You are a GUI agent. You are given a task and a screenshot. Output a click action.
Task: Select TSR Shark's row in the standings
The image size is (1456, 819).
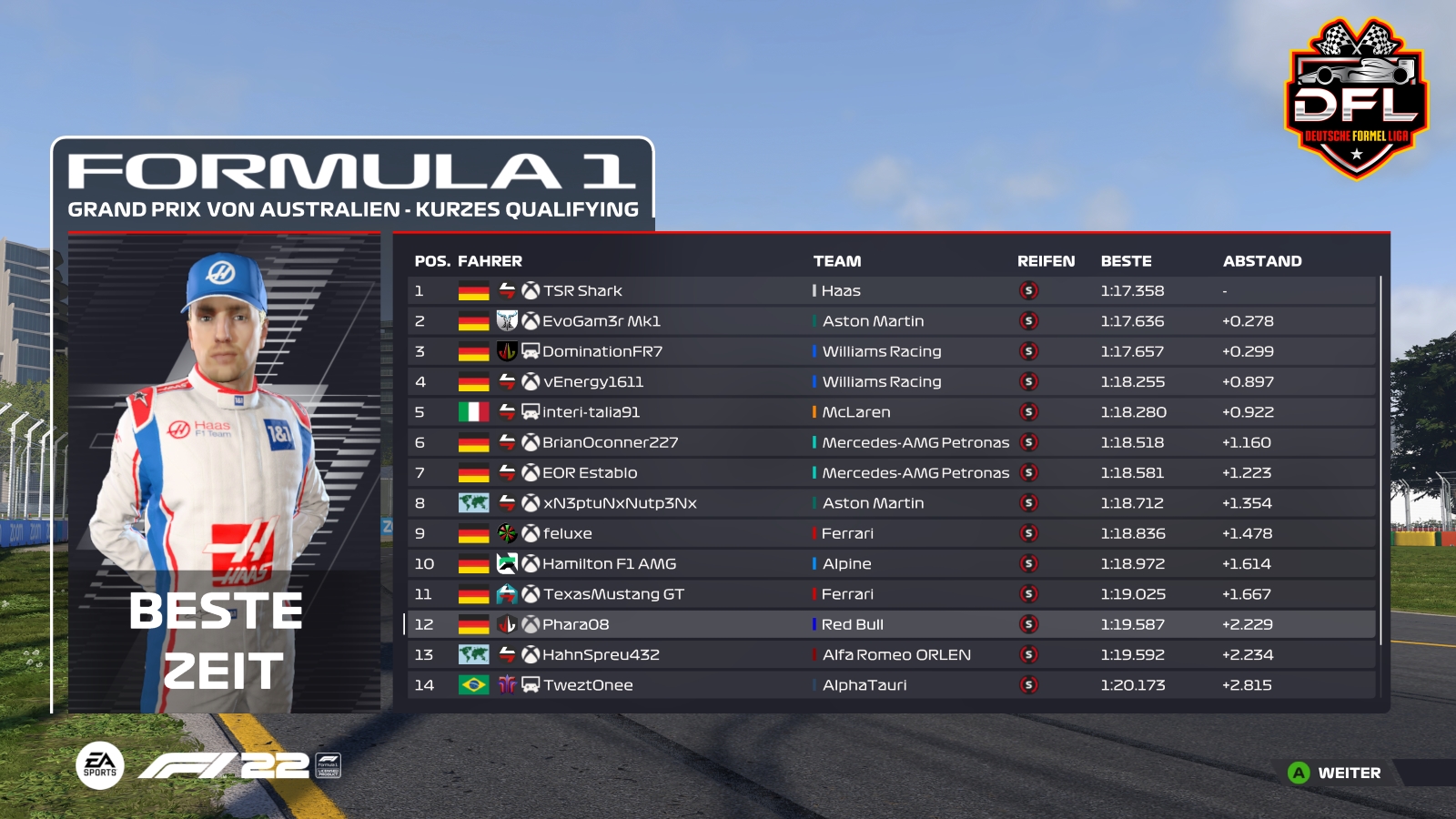point(582,291)
